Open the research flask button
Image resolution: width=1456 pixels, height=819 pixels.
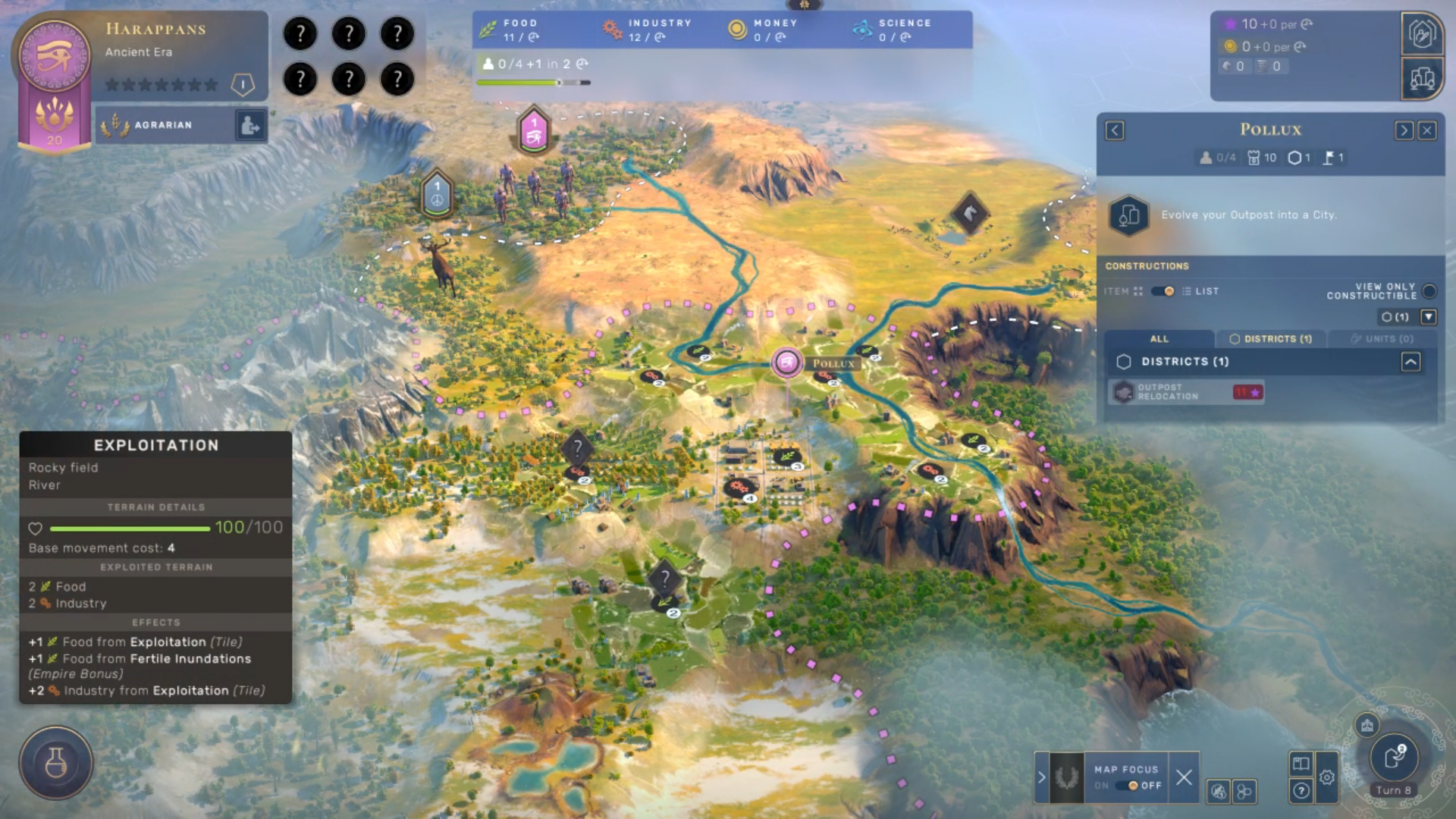tap(56, 763)
